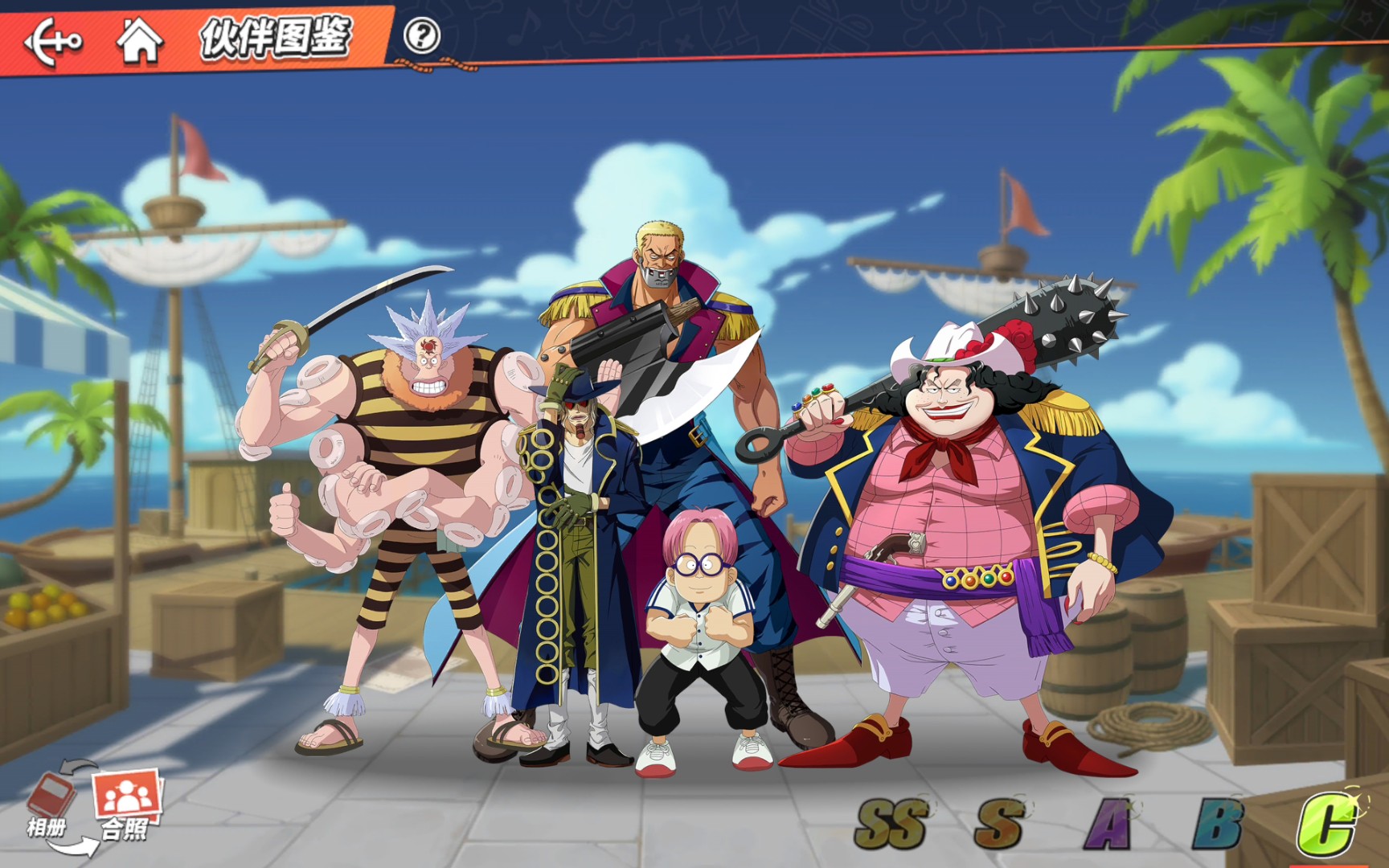Screen dimensions: 1389x868
Task: Select the 合照 group photo view
Action: 126,804
